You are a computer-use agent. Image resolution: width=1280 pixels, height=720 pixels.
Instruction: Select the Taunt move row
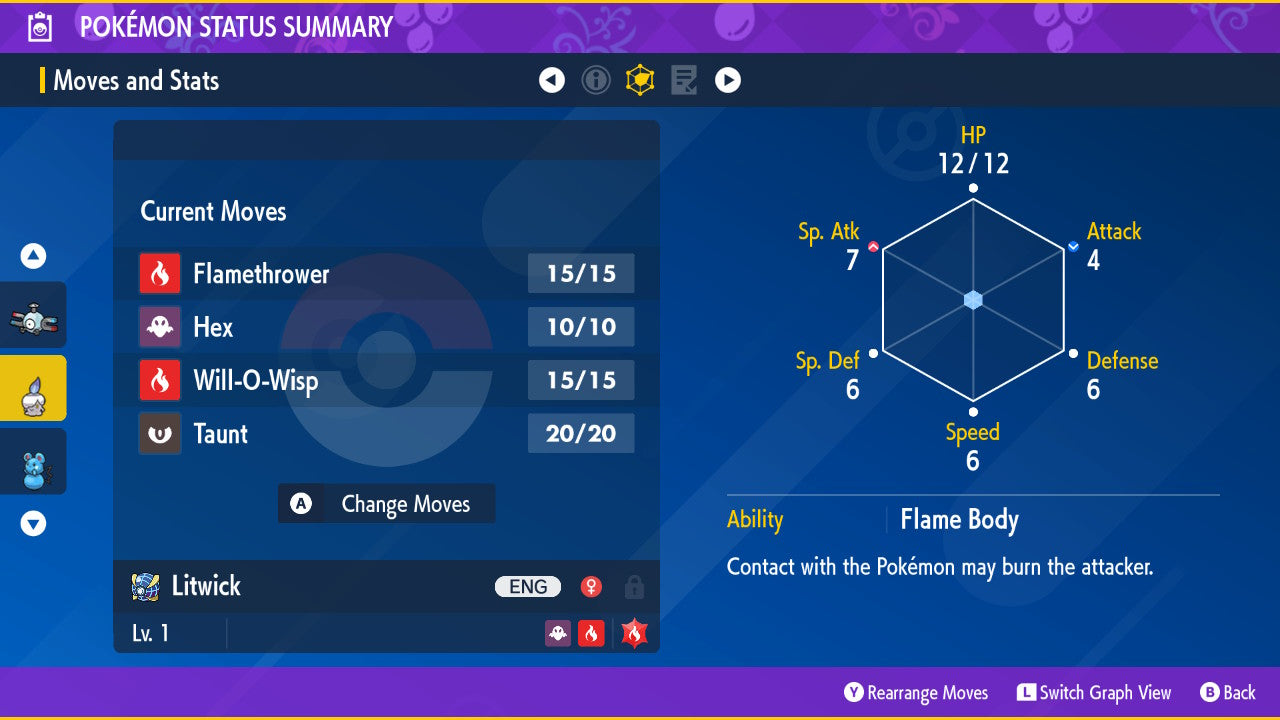[386, 434]
